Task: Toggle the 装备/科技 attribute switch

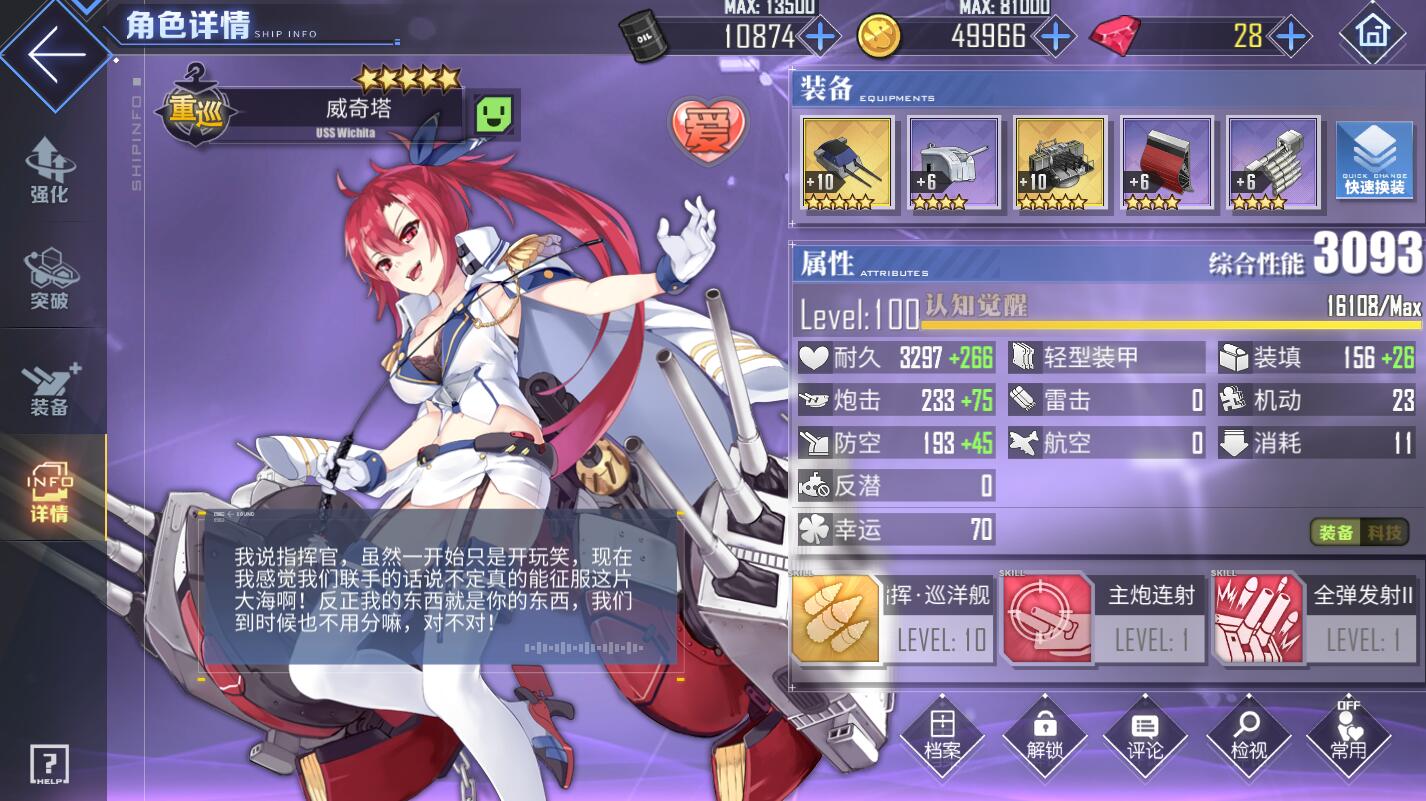Action: tap(1359, 532)
